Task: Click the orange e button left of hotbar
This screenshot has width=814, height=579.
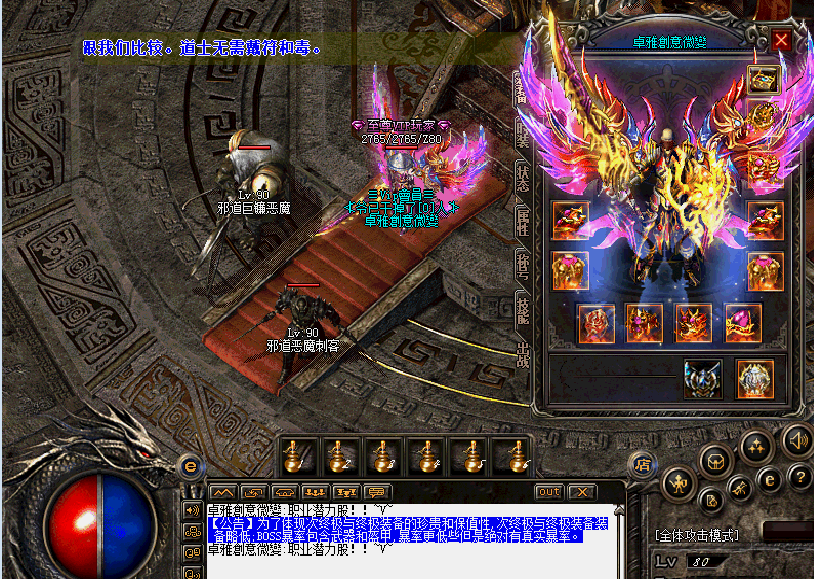Action: (190, 465)
